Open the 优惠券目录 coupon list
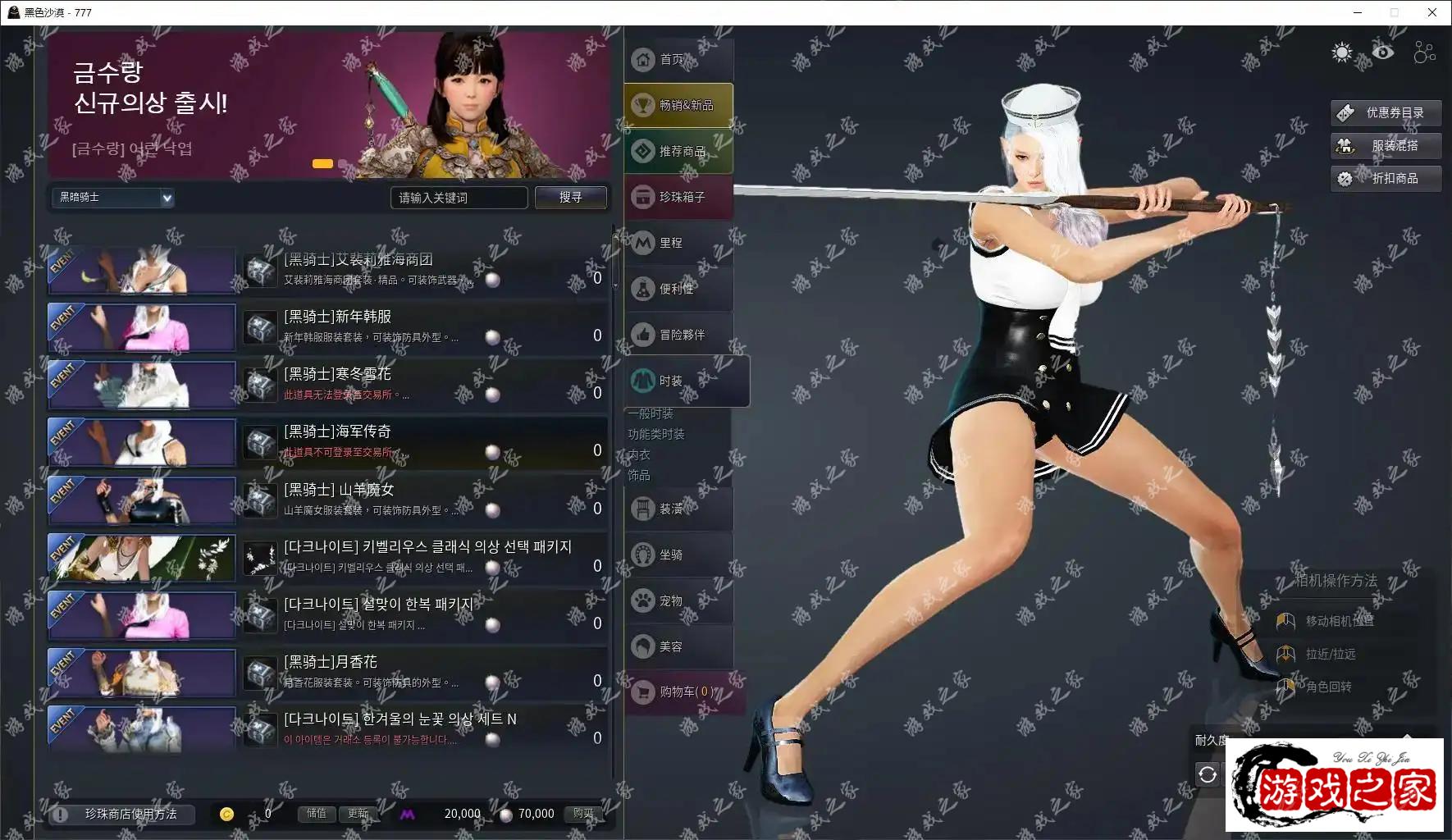Viewport: 1452px width, 840px height. point(1385,113)
